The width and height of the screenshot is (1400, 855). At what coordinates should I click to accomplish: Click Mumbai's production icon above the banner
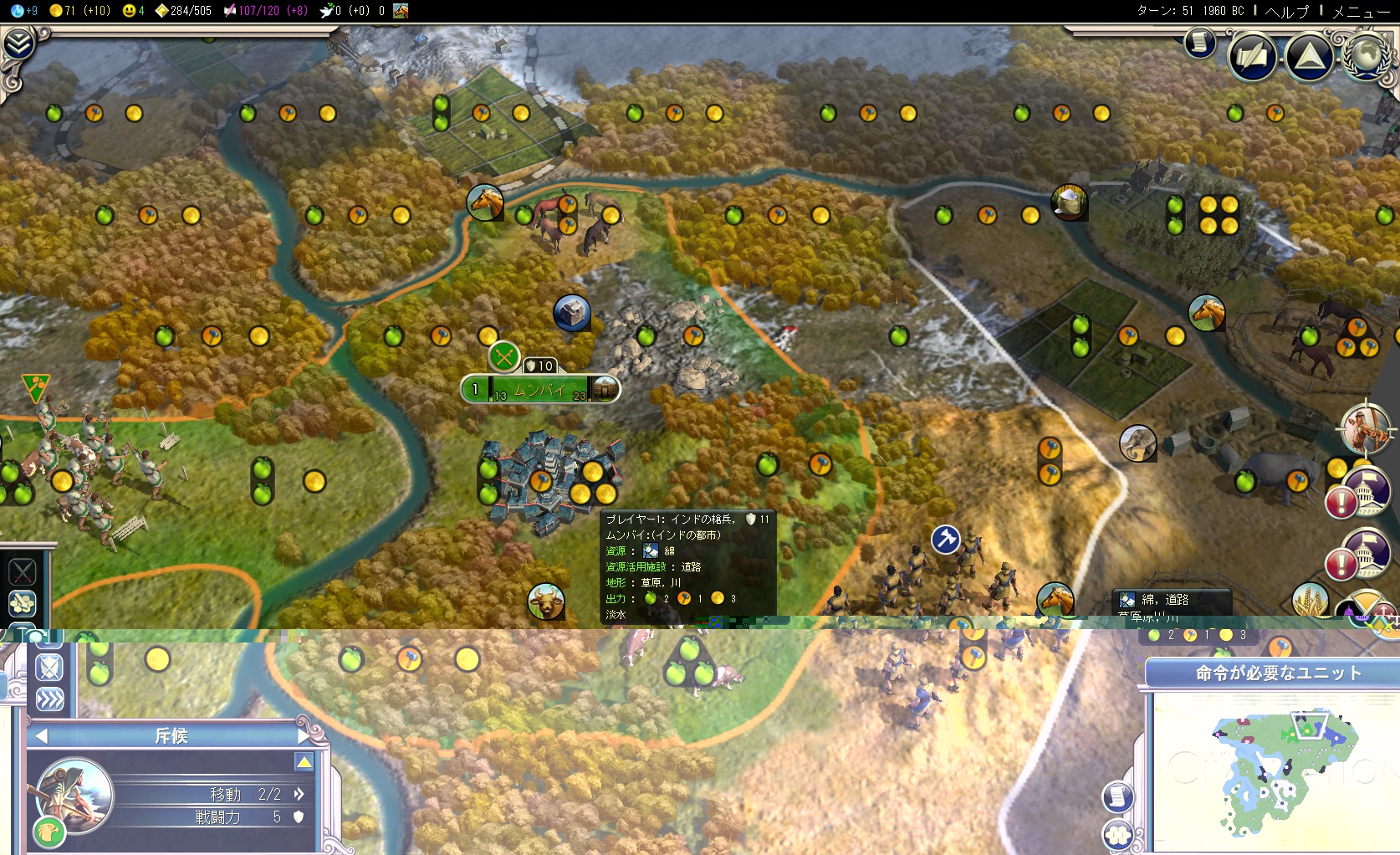click(x=504, y=358)
